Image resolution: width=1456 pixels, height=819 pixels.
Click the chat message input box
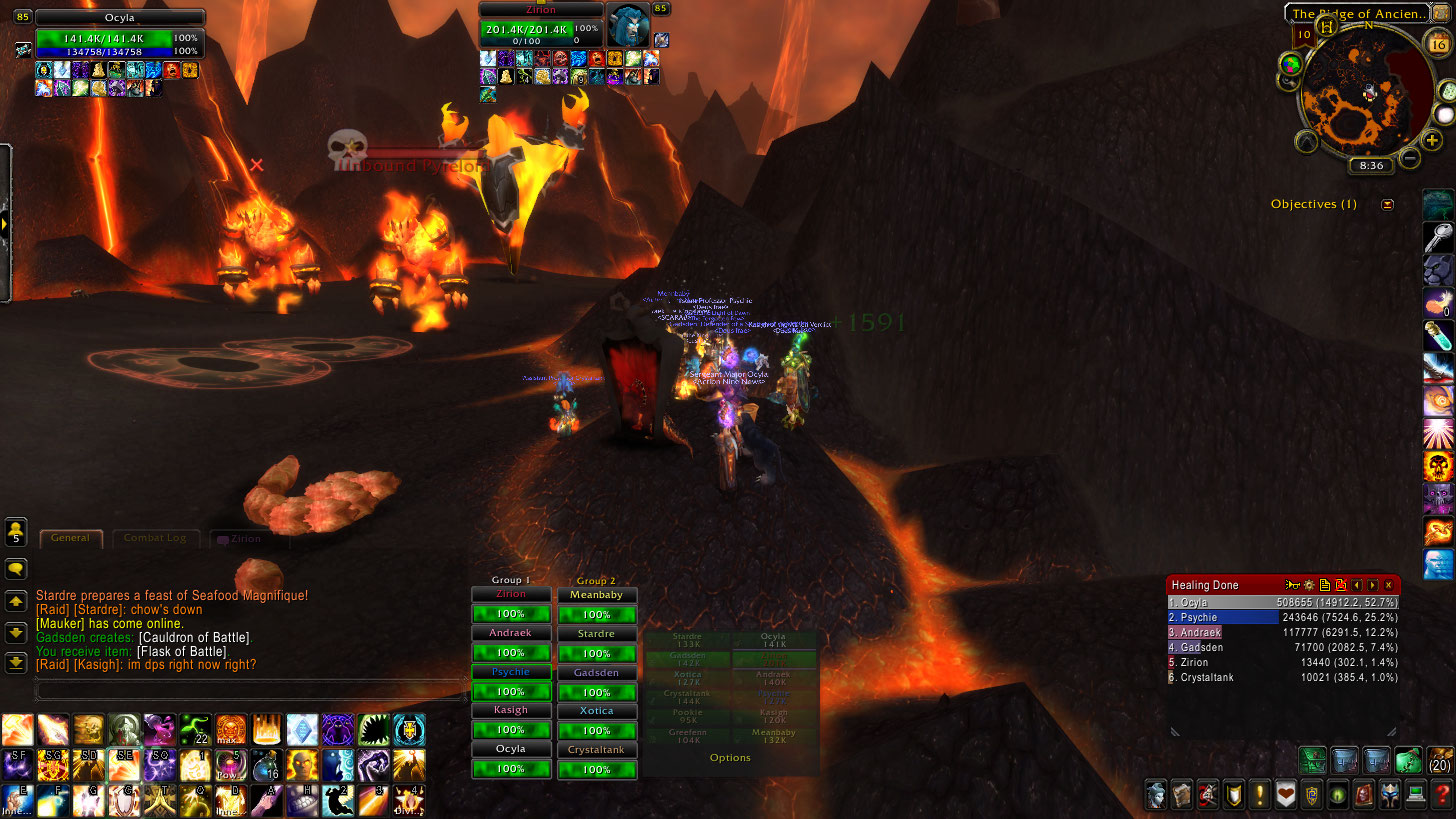[x=250, y=689]
